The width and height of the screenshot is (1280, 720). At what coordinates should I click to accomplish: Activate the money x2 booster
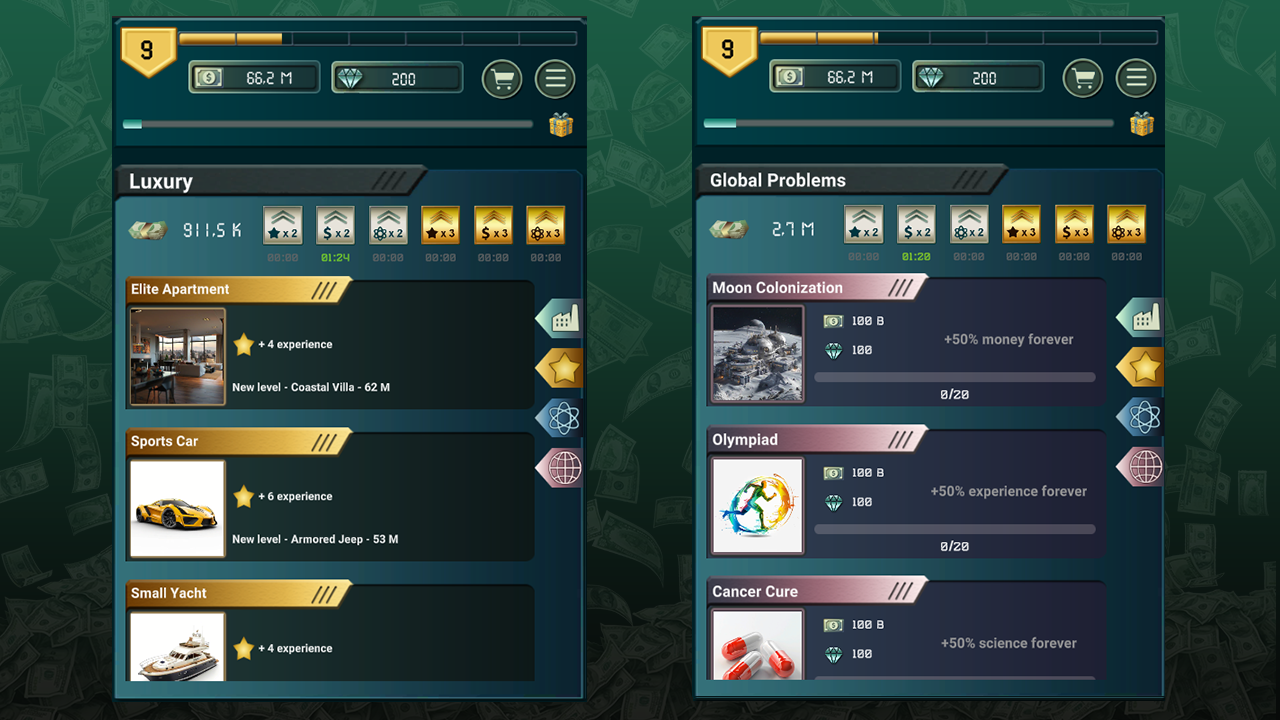click(336, 225)
